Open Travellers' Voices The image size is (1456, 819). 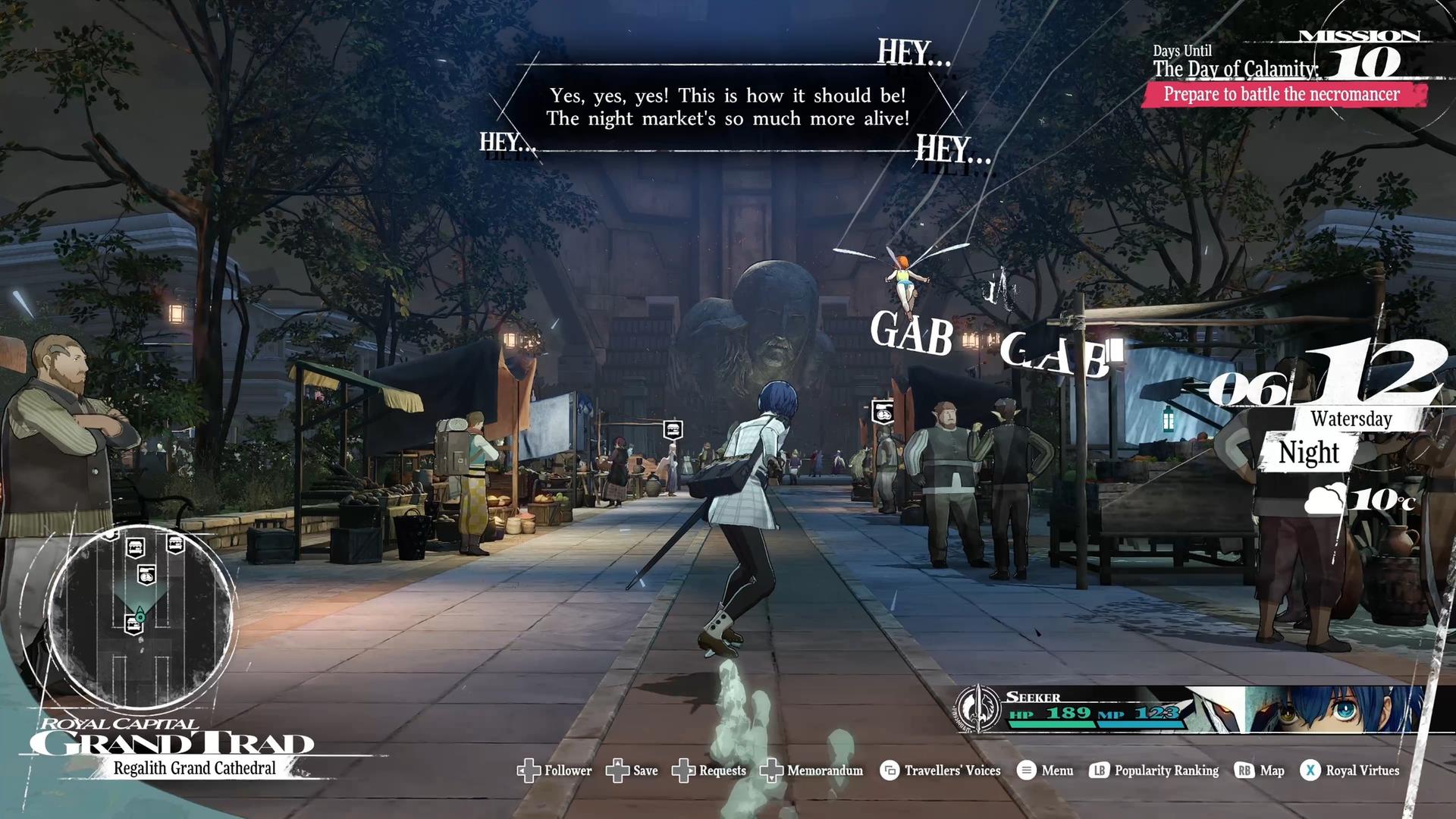pos(941,770)
